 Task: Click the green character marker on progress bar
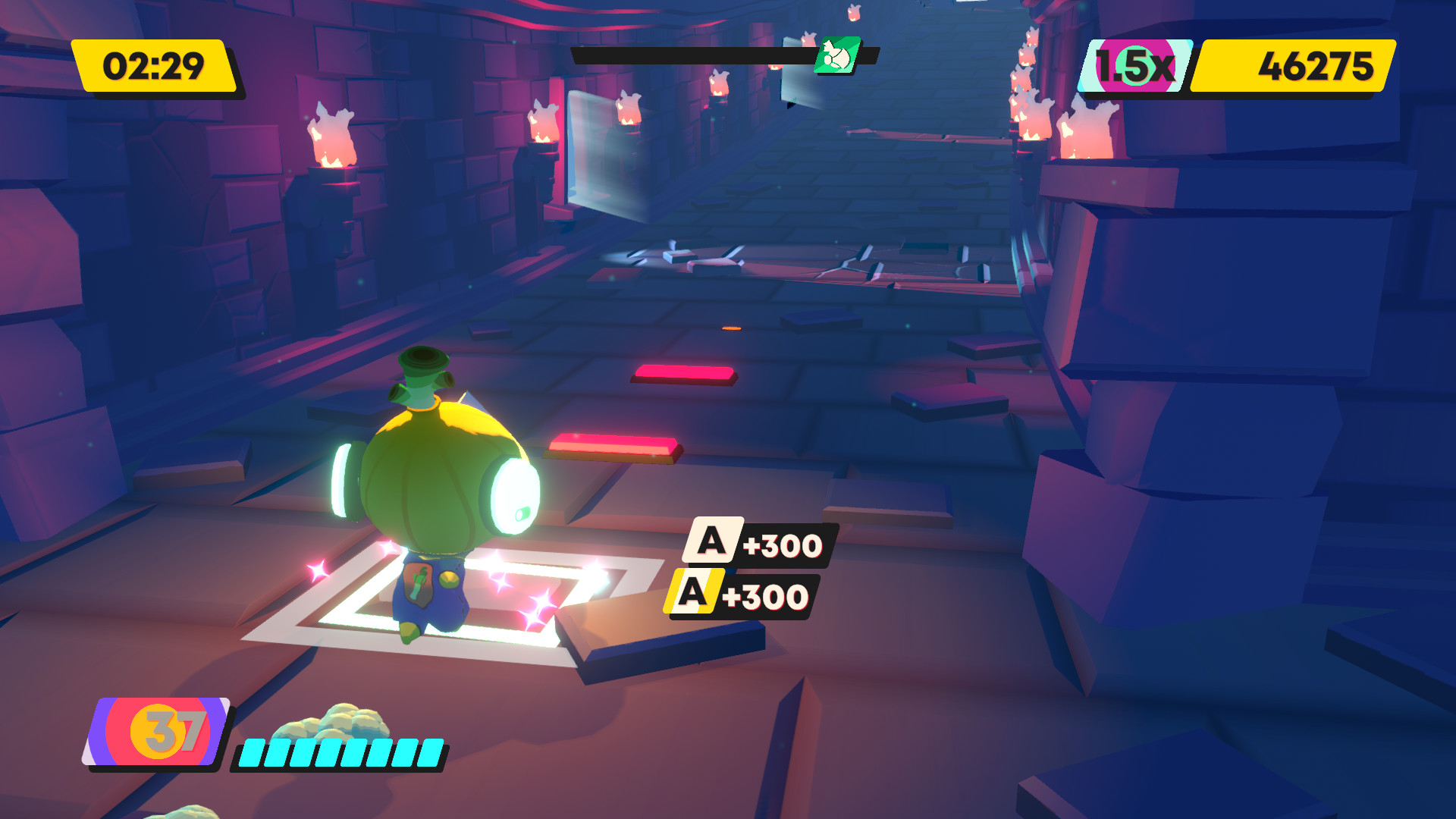837,55
